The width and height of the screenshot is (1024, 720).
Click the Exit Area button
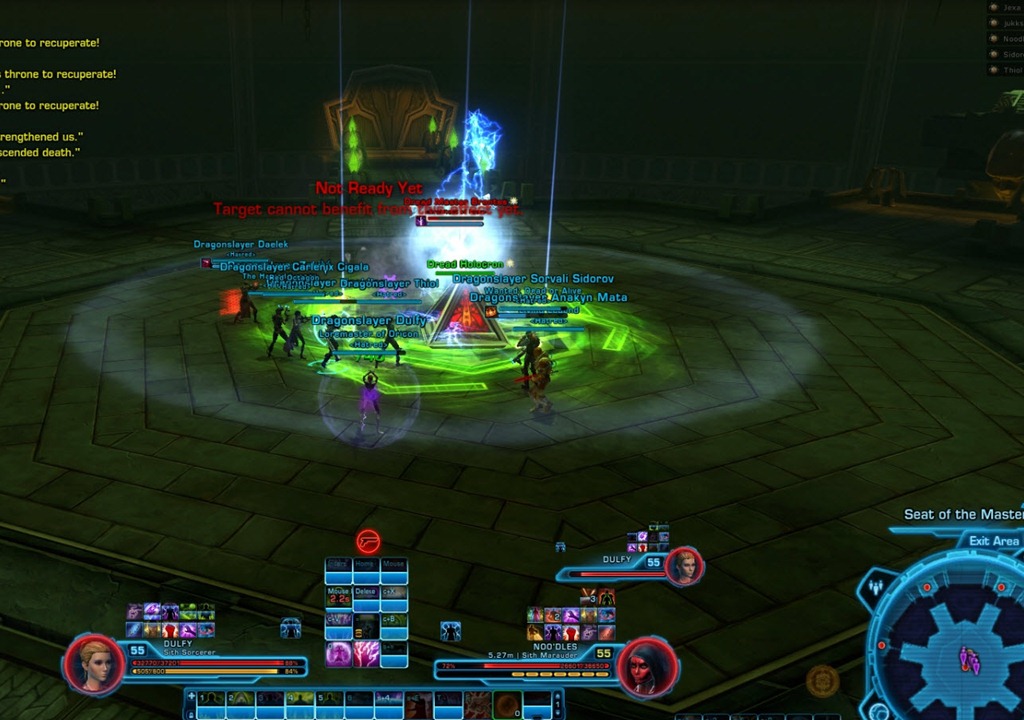(x=993, y=541)
